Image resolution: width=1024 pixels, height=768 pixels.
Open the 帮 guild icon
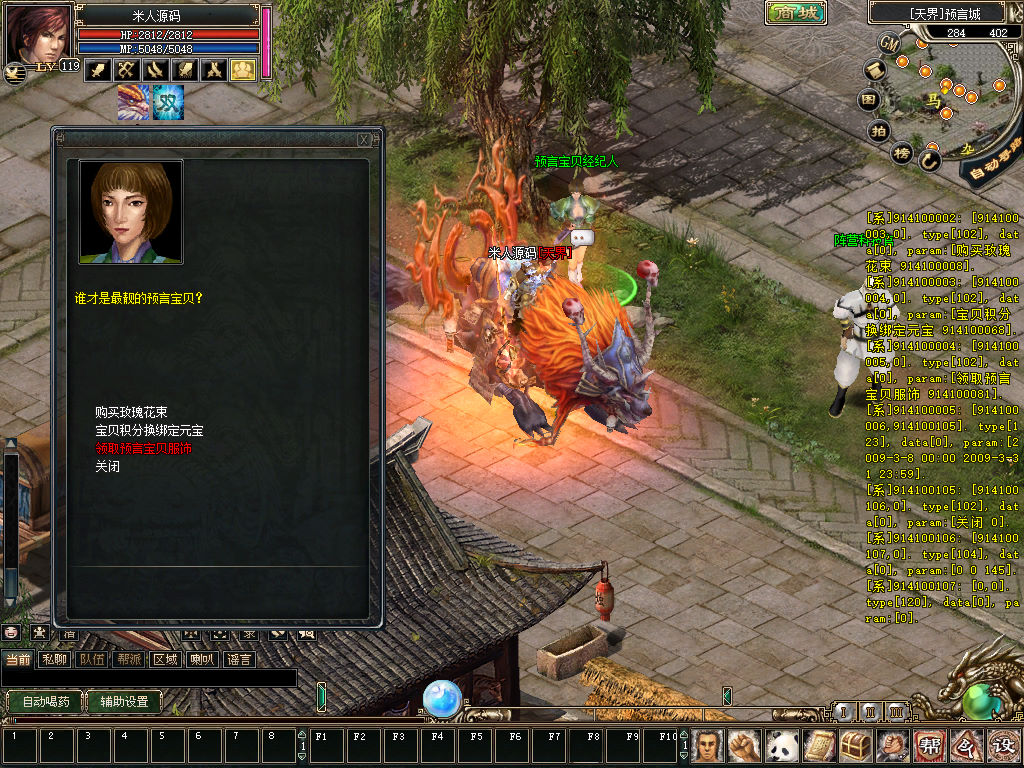point(929,745)
